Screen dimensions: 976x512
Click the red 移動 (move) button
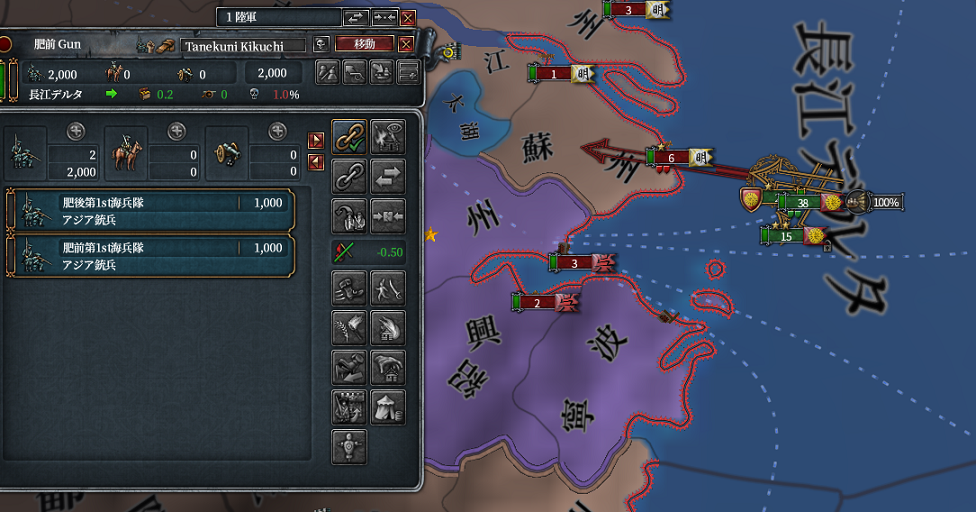point(364,44)
